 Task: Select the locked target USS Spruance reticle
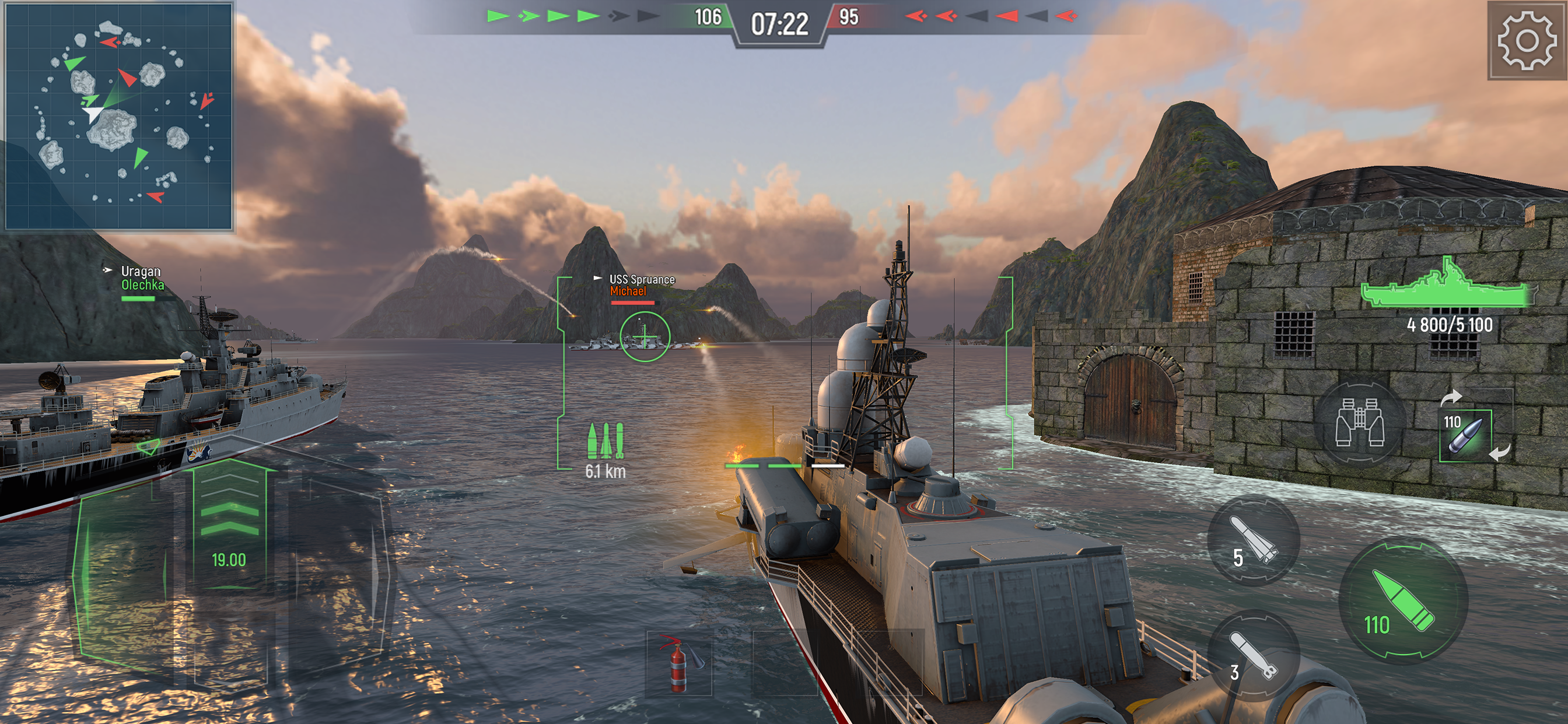[x=645, y=336]
